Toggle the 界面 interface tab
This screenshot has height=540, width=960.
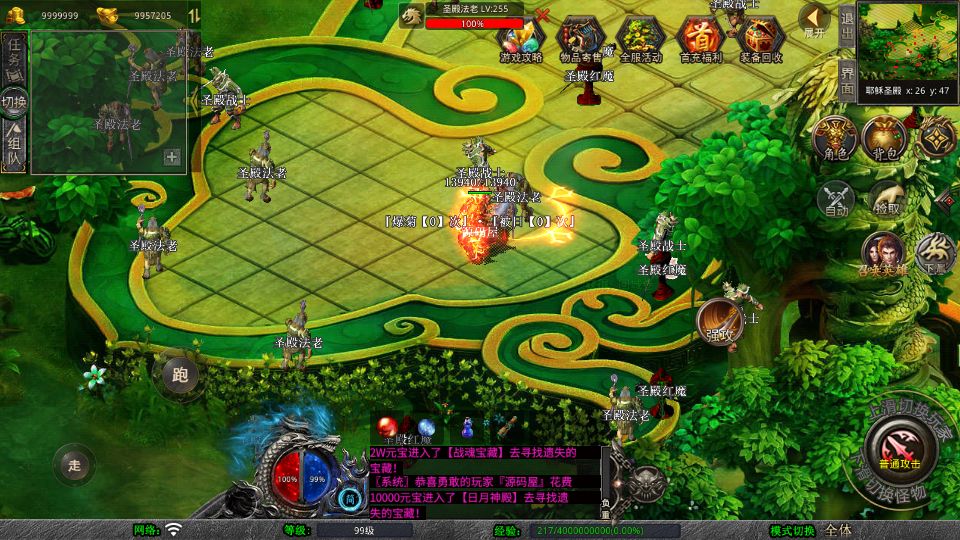(846, 78)
